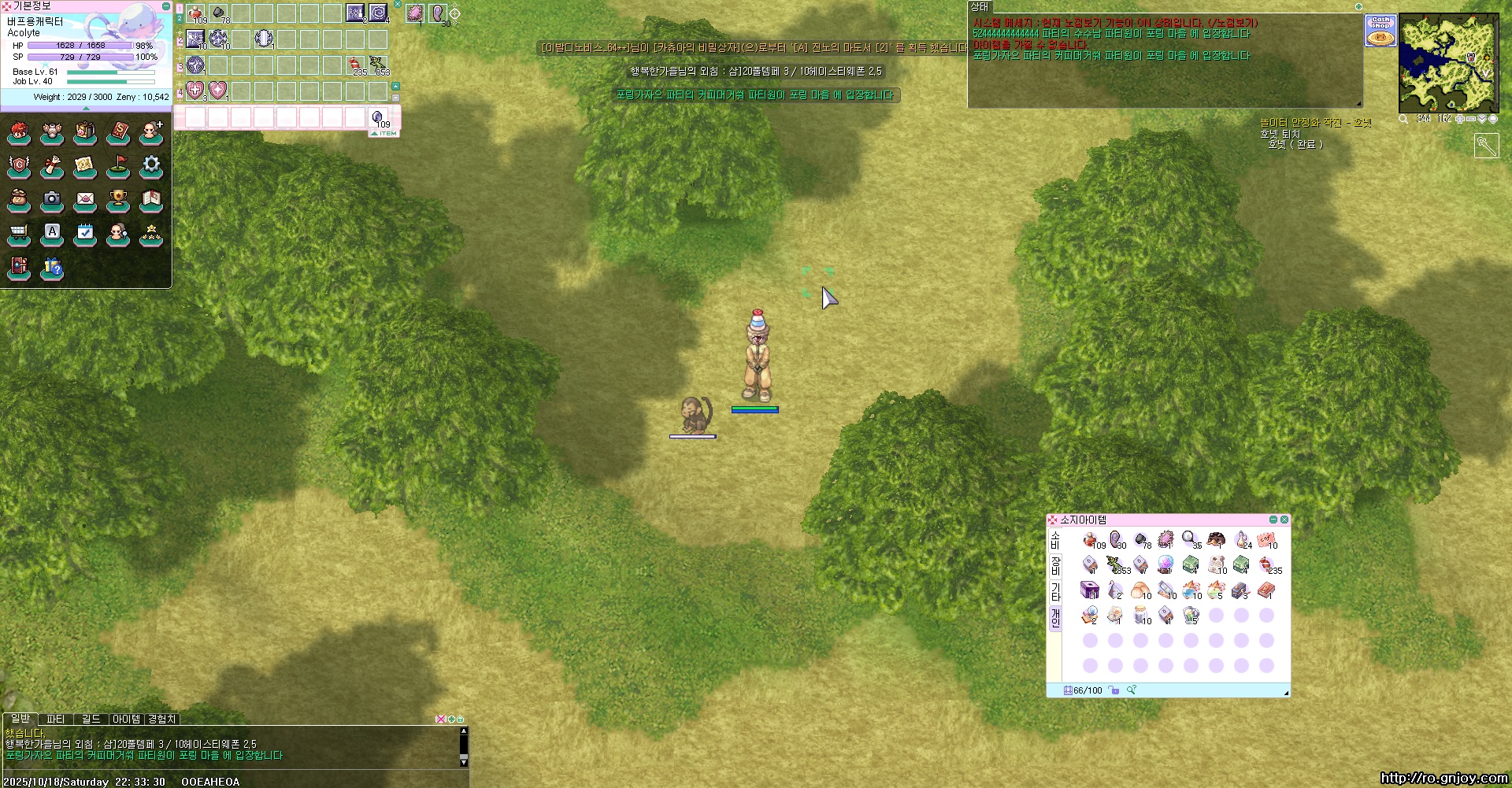Viewport: 1512px width, 788px height.
Task: Click the minimap zoom-in plus button
Action: [x=1459, y=119]
